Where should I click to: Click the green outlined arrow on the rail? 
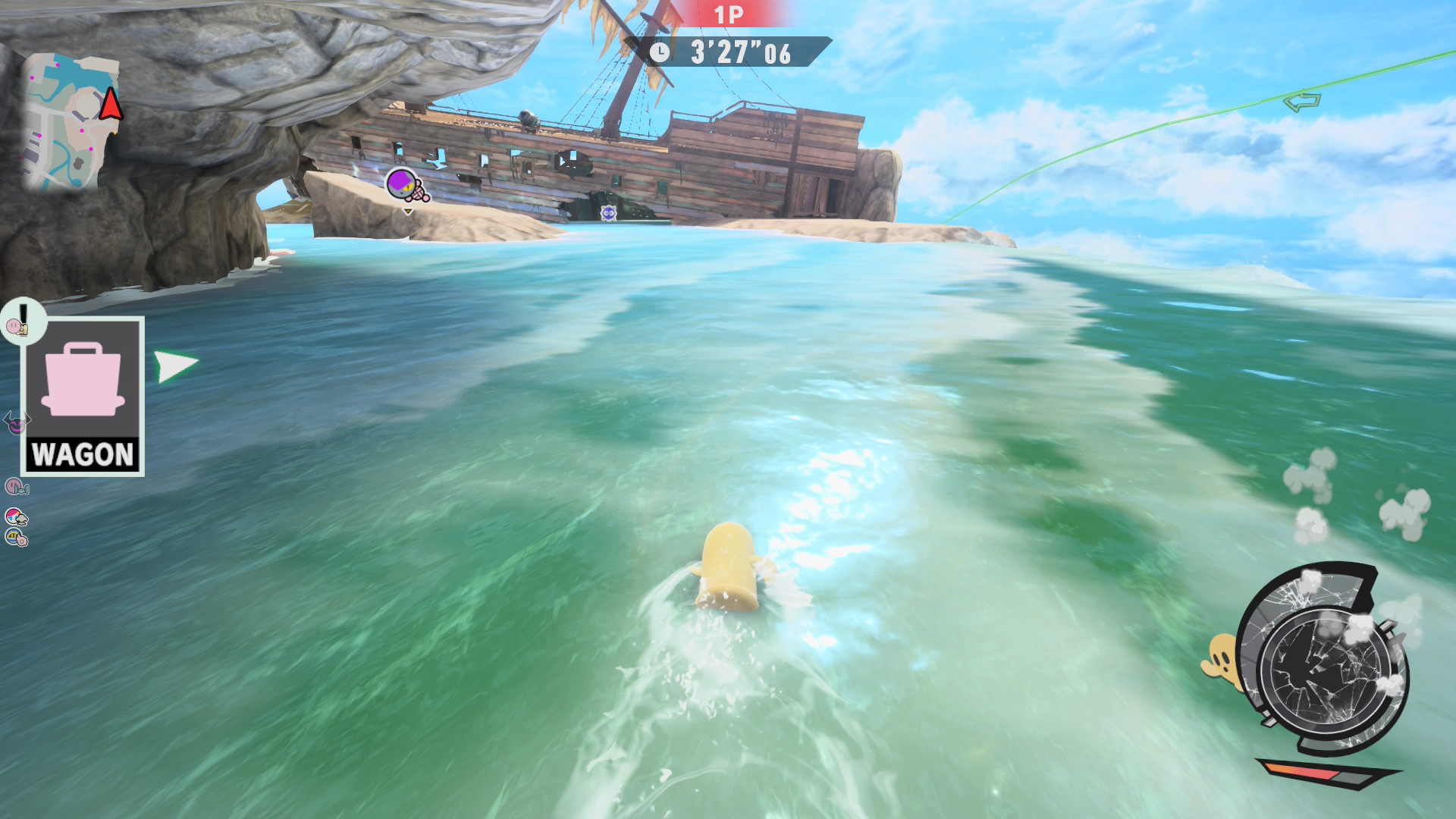coord(1301,101)
